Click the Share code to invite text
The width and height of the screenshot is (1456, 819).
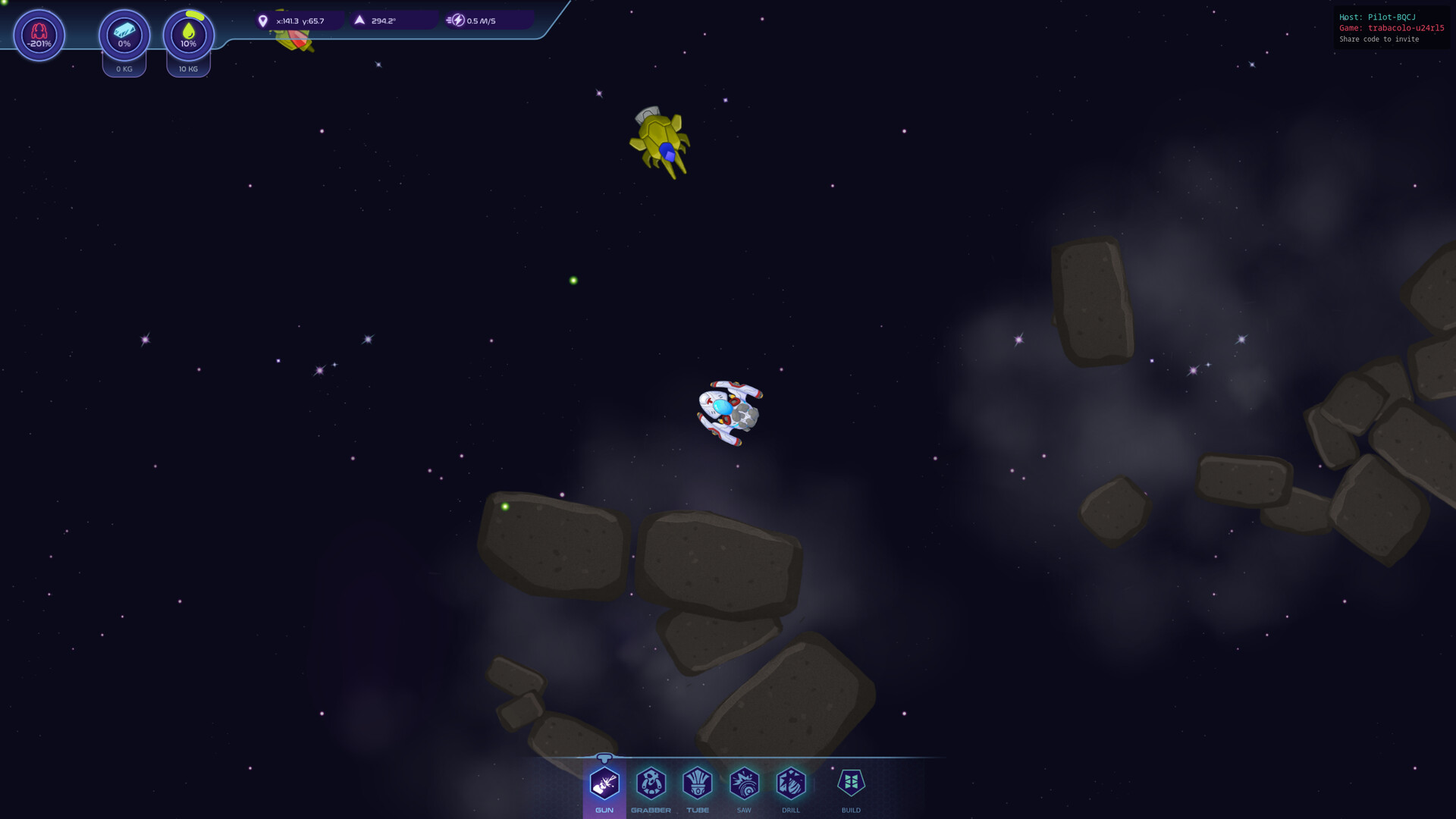(x=1378, y=39)
